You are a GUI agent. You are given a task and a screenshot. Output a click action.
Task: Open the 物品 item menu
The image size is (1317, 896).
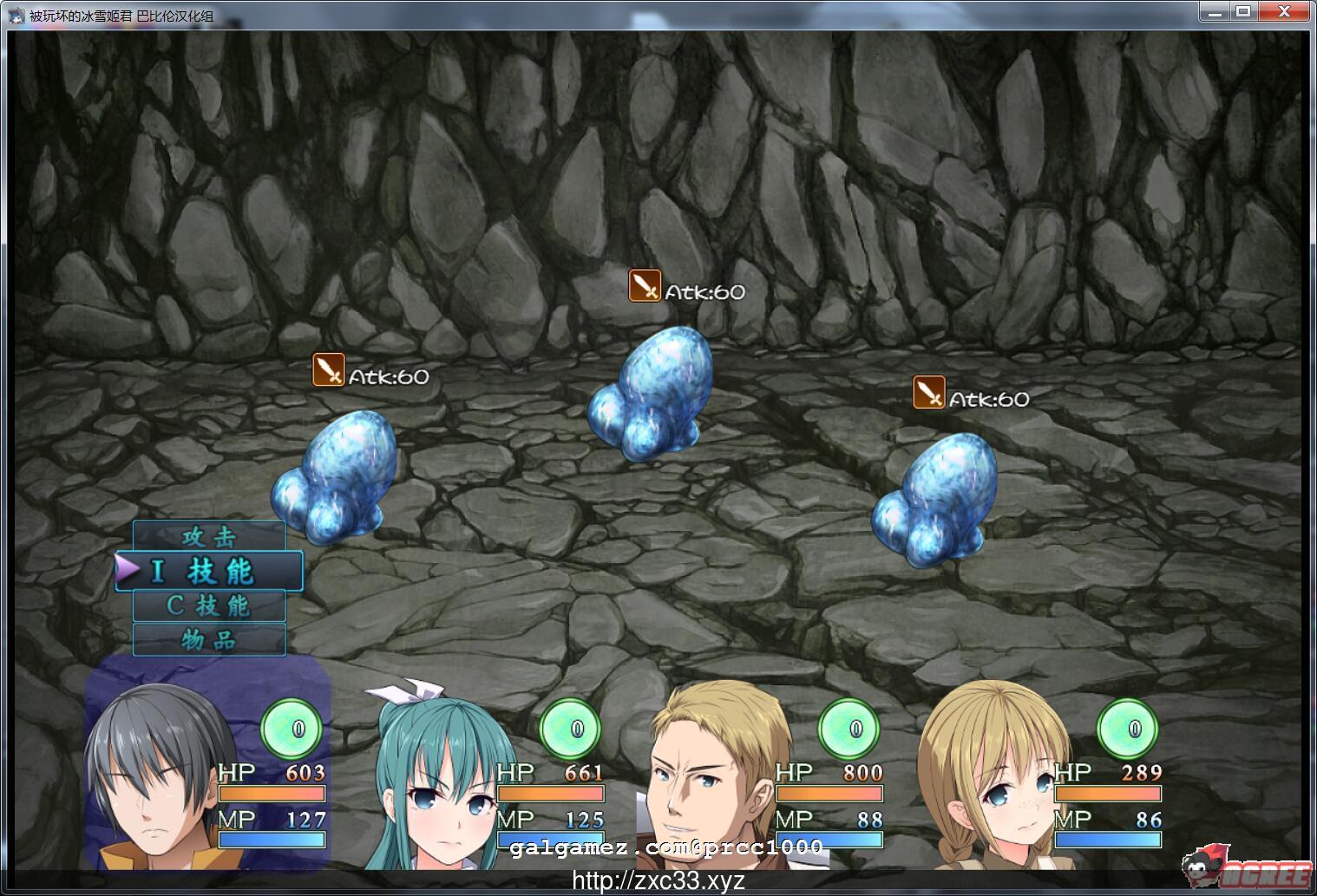pyautogui.click(x=208, y=640)
